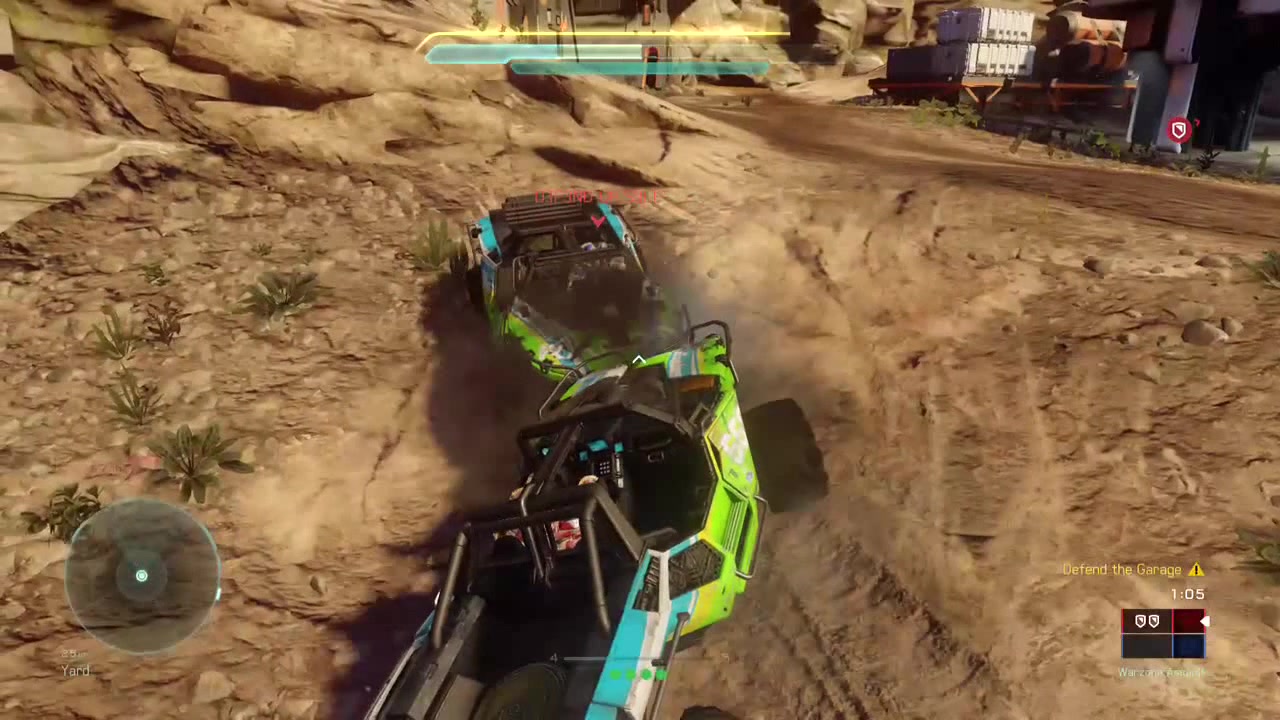The width and height of the screenshot is (1280, 720).
Task: Click the circular motion tracker radar
Action: pos(142,575)
